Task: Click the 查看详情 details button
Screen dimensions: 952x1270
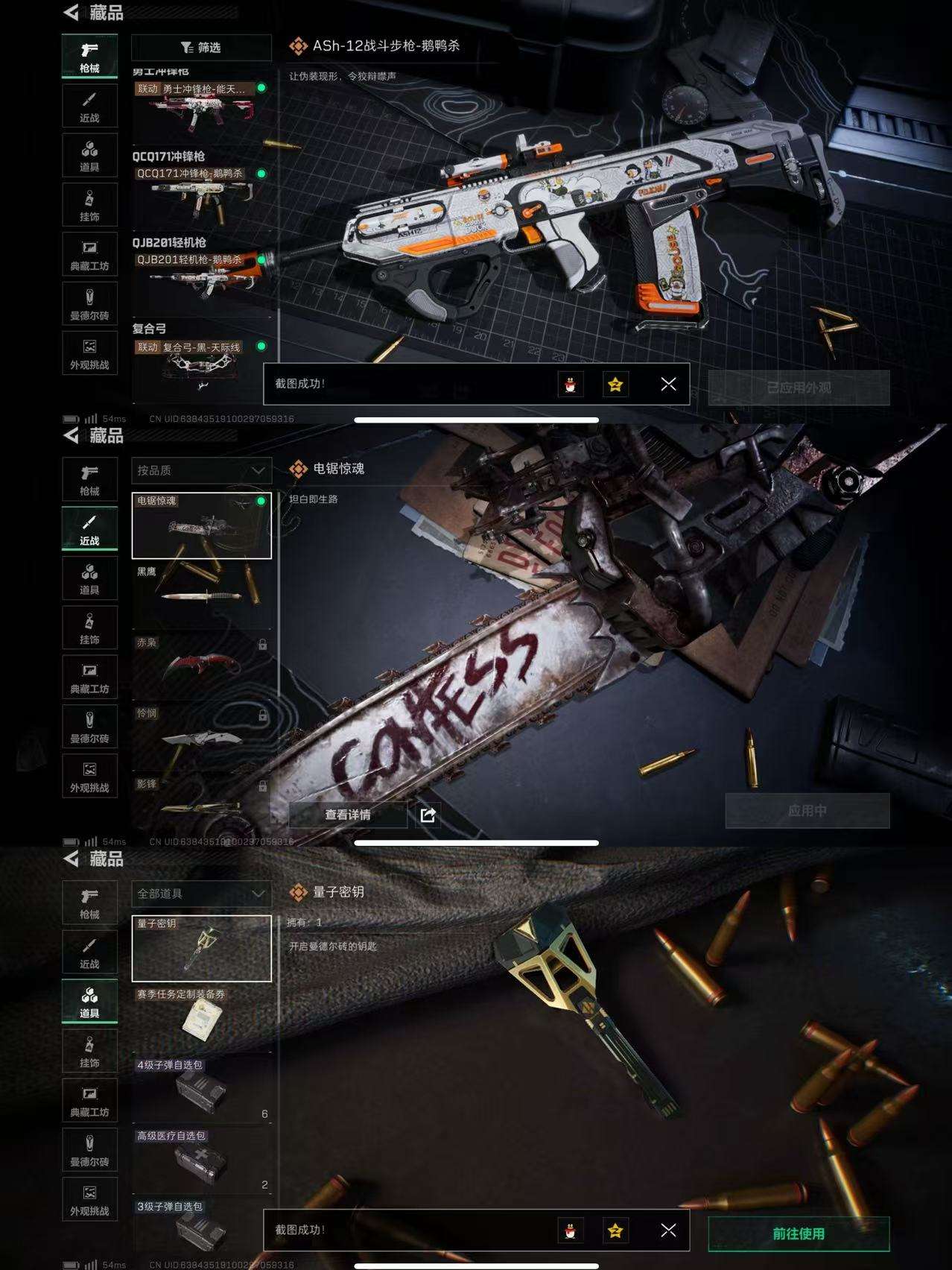Action: [347, 815]
